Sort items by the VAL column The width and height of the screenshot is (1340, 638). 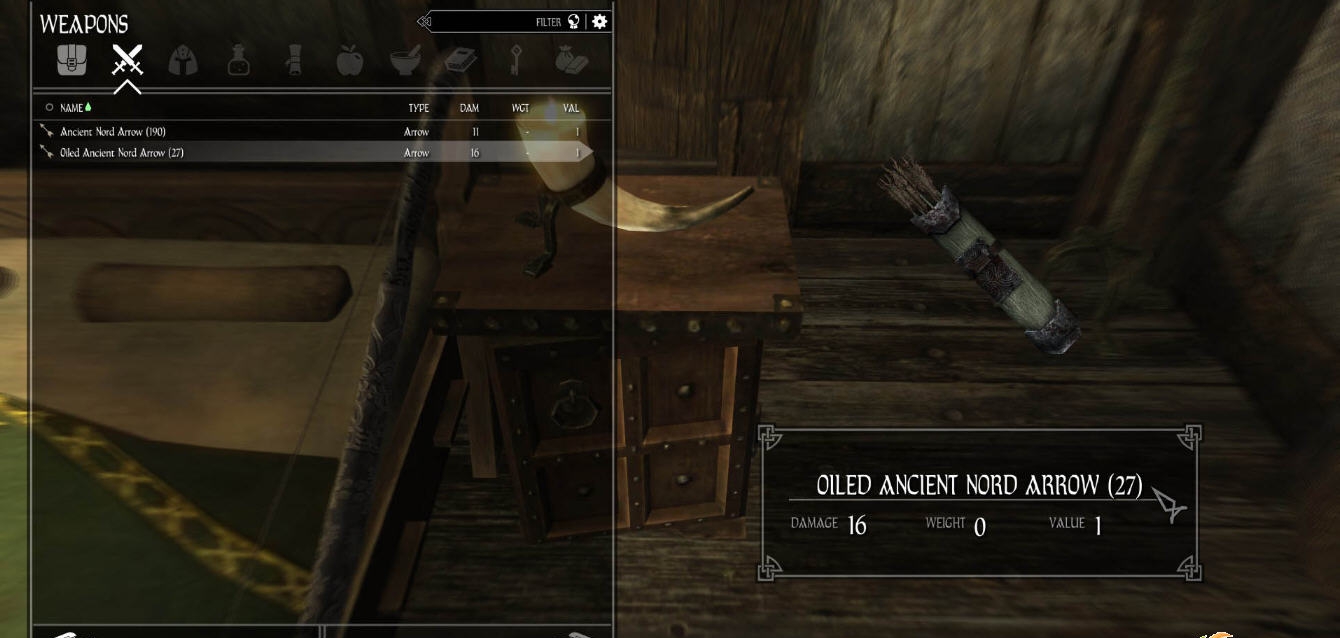coord(571,108)
